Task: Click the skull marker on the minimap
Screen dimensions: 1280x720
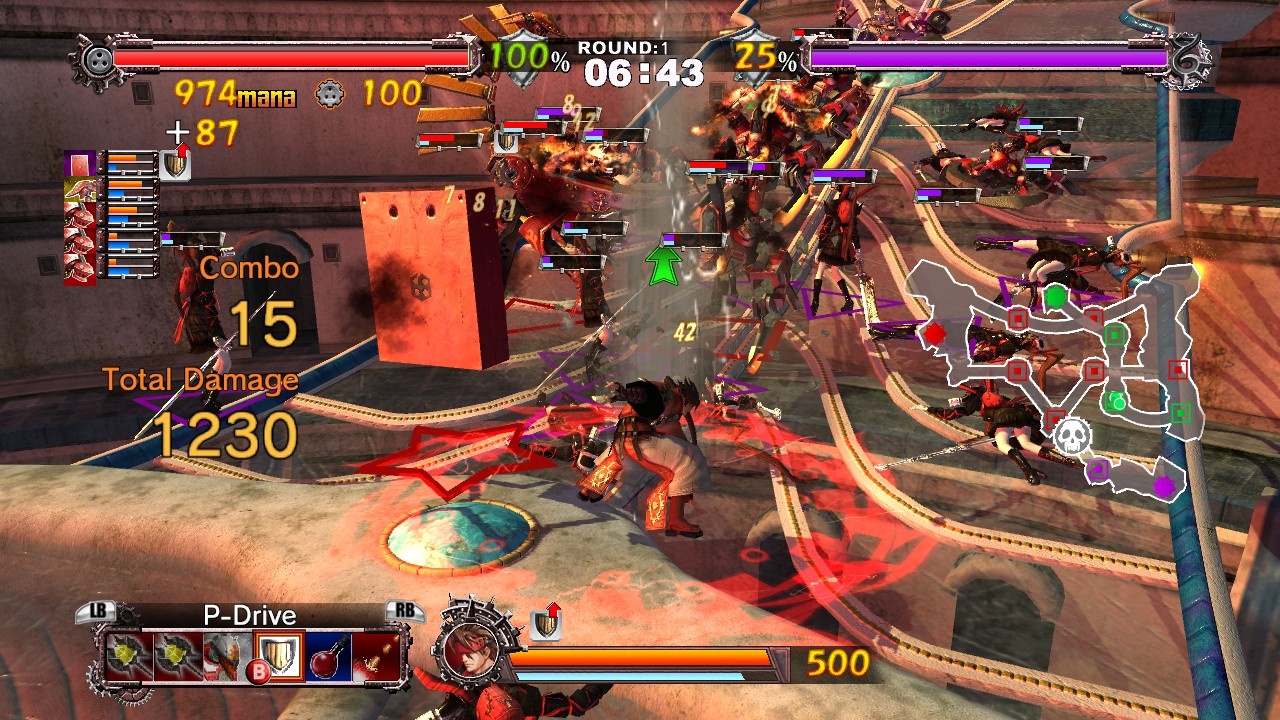Action: click(1073, 436)
